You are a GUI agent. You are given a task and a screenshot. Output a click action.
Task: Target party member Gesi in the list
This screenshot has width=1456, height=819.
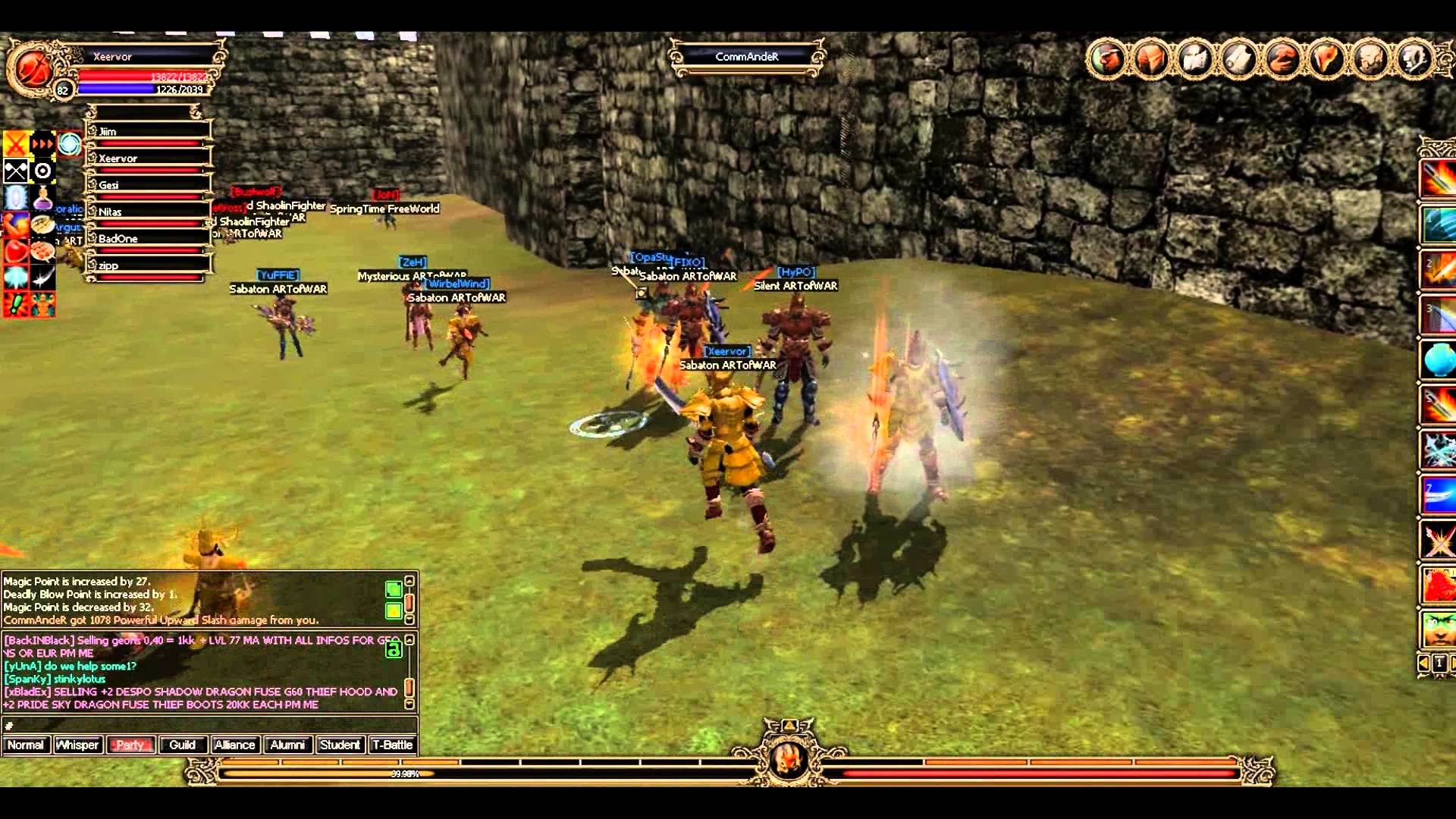coord(148,185)
